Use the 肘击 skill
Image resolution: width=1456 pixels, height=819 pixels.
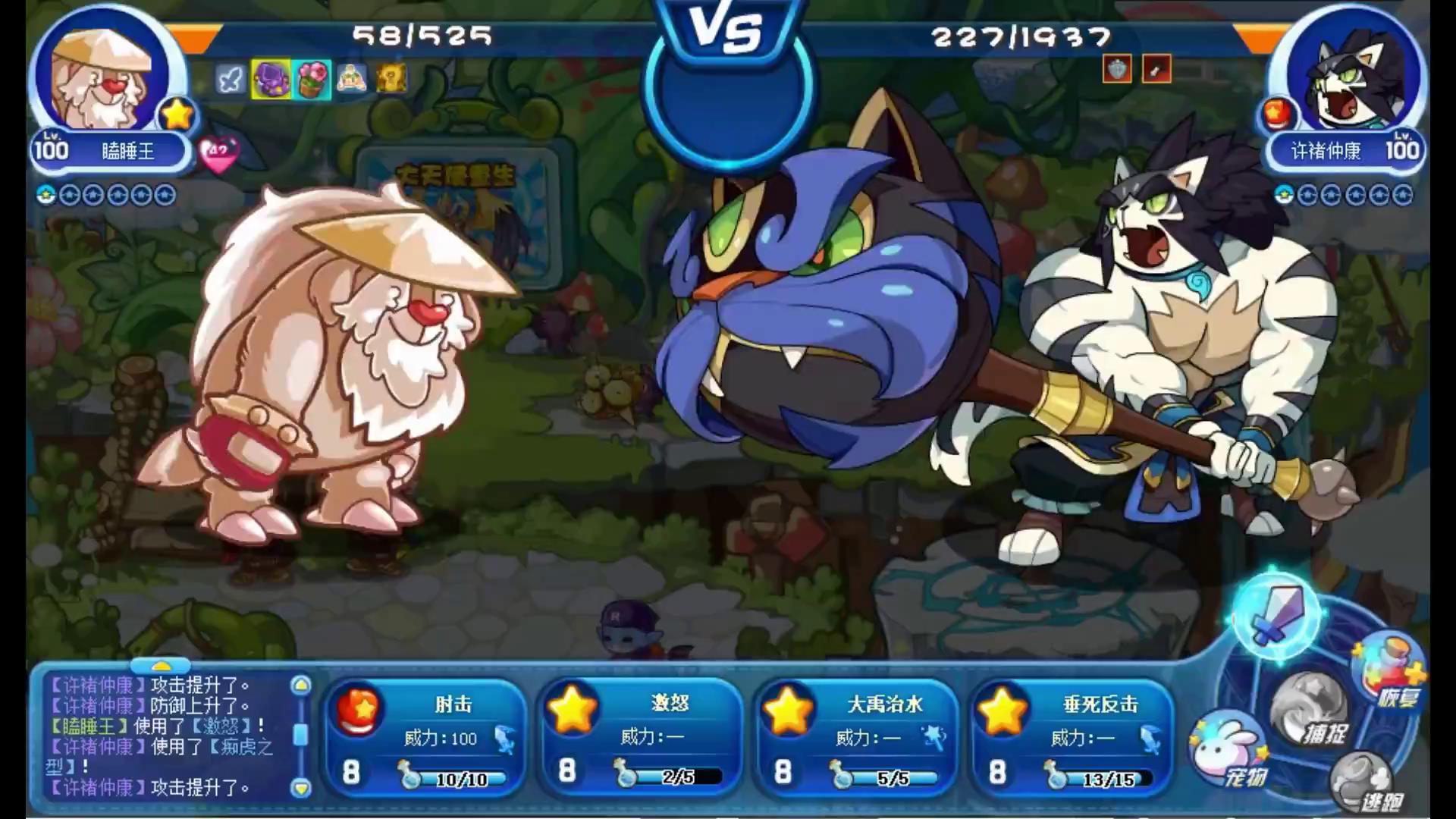point(425,737)
